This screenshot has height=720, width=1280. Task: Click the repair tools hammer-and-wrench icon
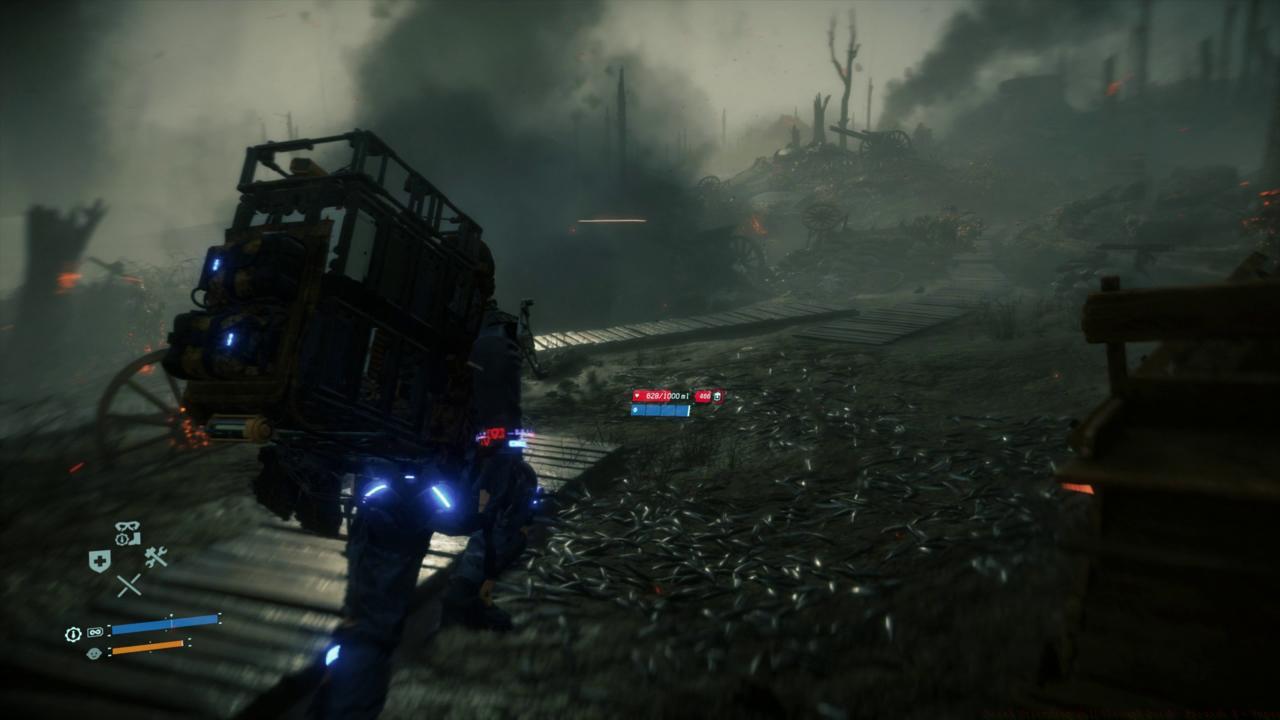click(x=155, y=556)
